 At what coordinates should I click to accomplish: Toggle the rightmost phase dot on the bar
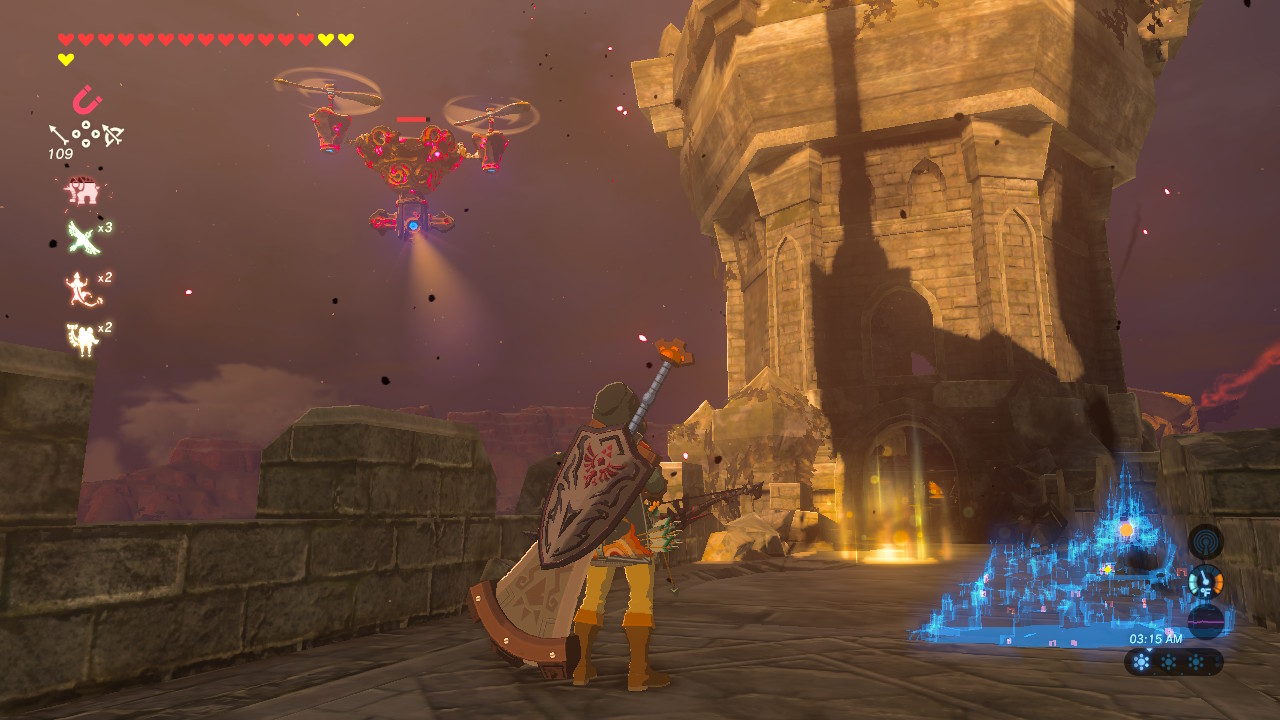(1196, 661)
